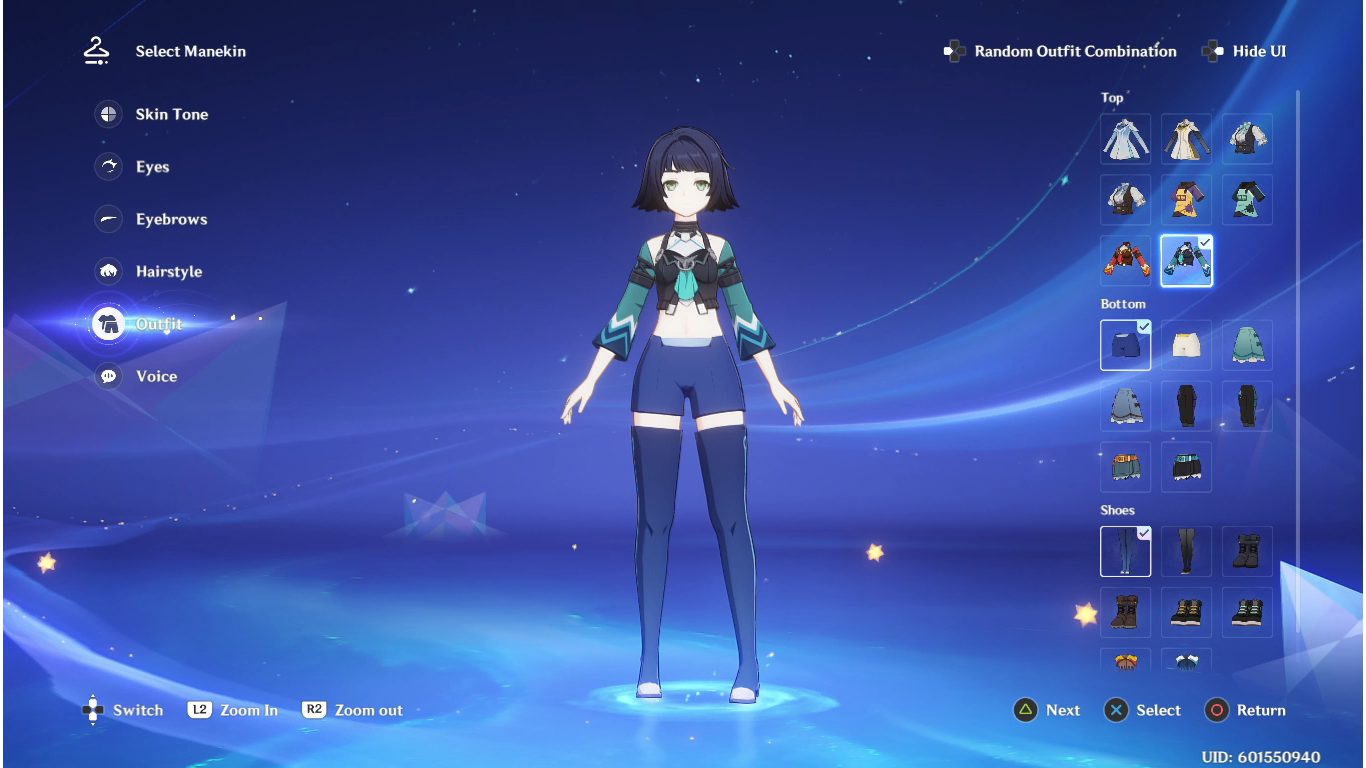The image size is (1366, 768).
Task: Pick the light blue denim skirt bottom
Action: point(1126,406)
